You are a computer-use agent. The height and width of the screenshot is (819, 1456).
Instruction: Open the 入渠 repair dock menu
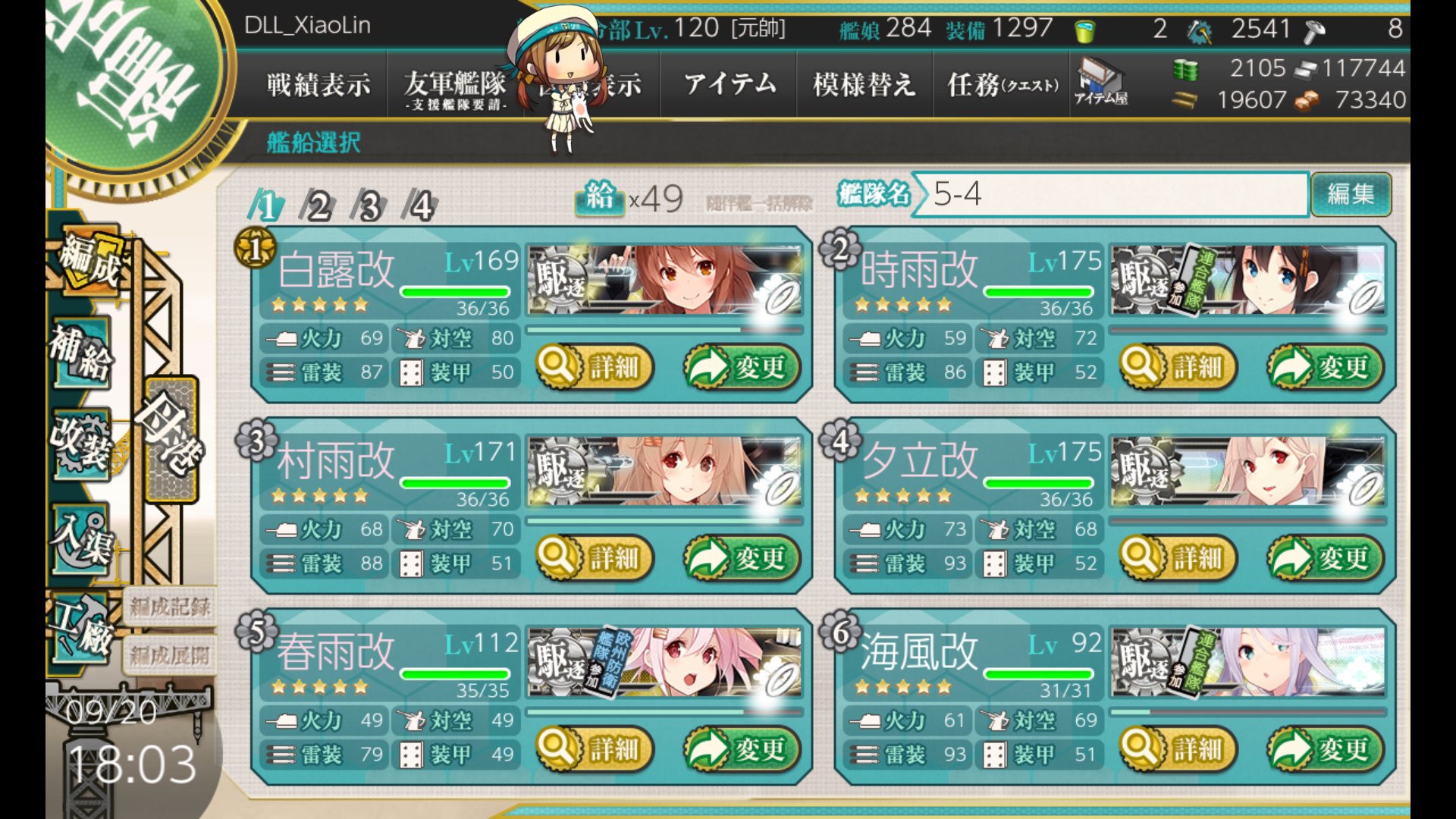click(x=81, y=538)
